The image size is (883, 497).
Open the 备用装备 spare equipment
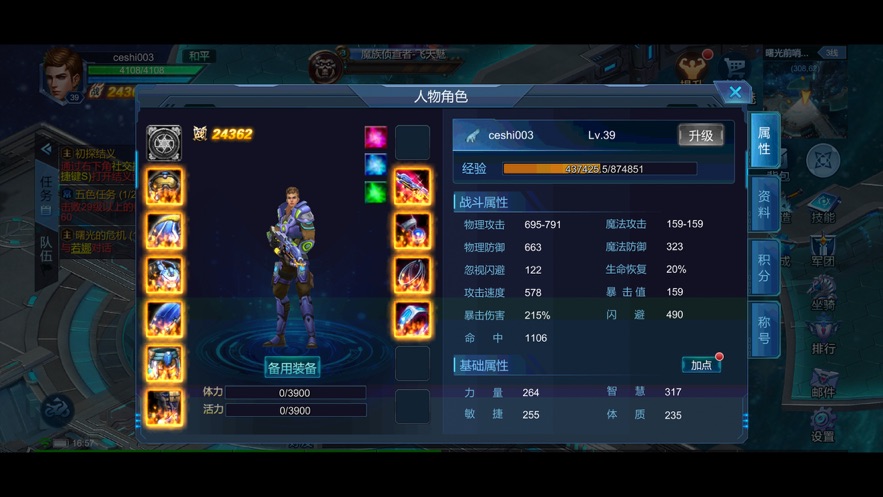pyautogui.click(x=292, y=368)
